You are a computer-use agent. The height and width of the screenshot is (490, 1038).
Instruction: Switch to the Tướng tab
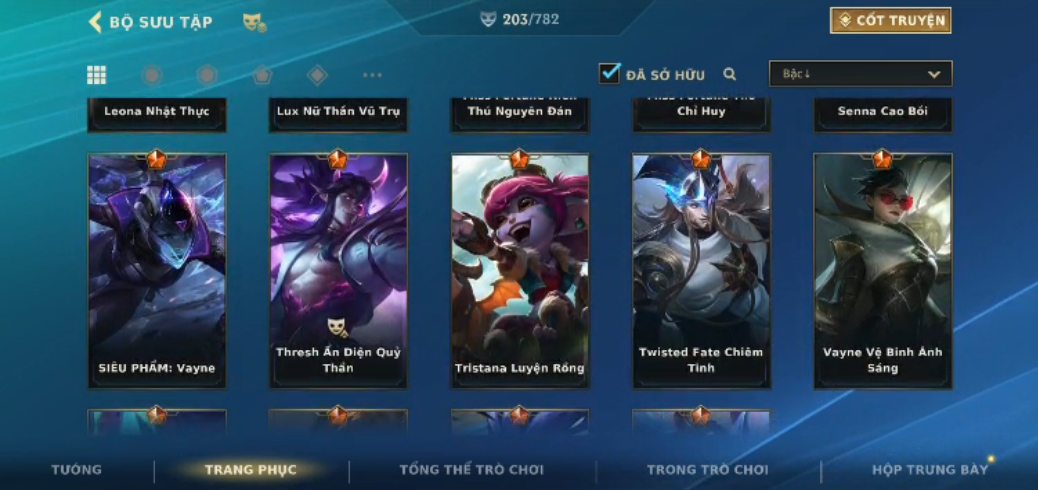tap(77, 470)
